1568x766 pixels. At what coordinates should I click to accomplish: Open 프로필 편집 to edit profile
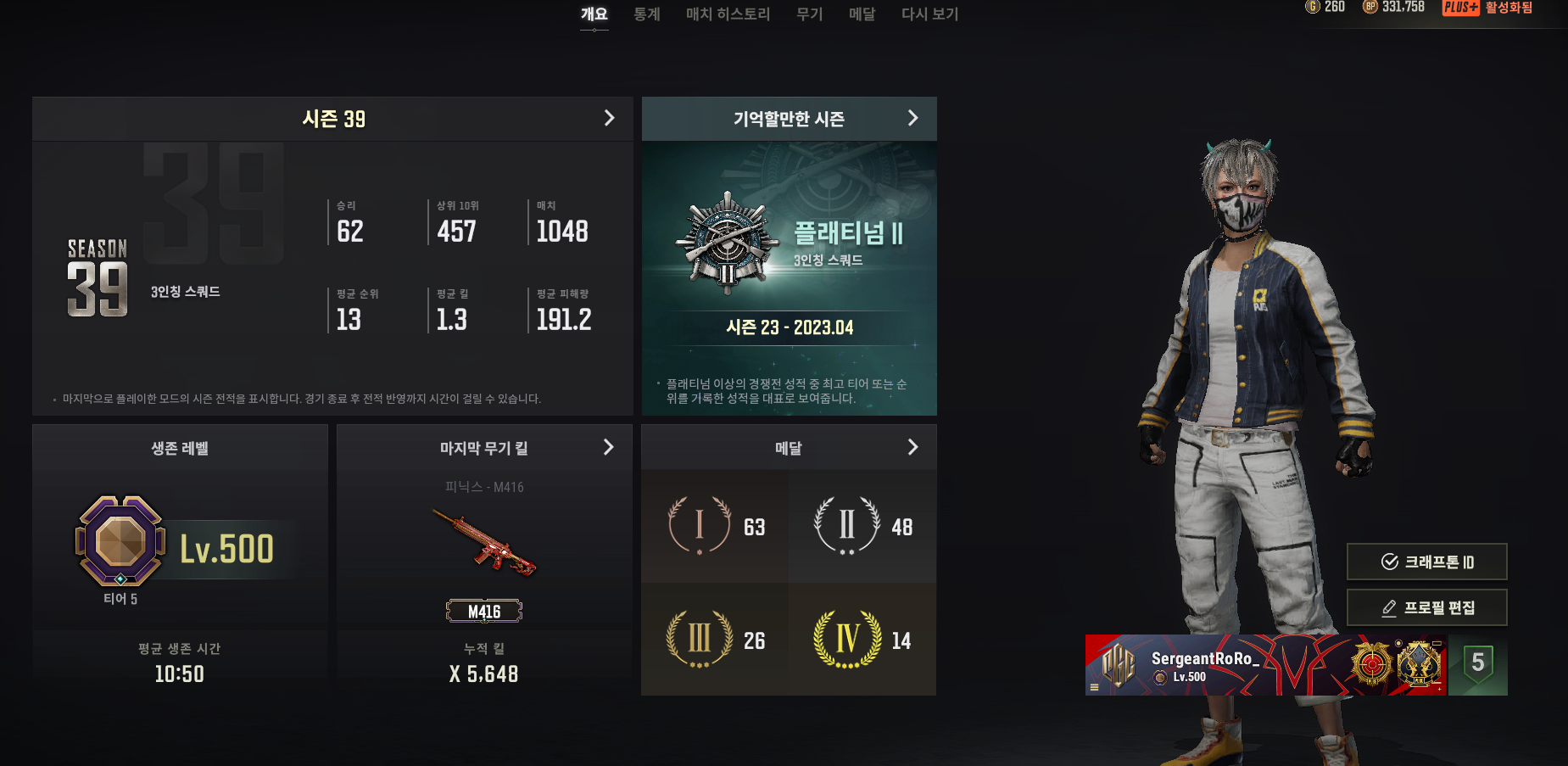pyautogui.click(x=1426, y=607)
